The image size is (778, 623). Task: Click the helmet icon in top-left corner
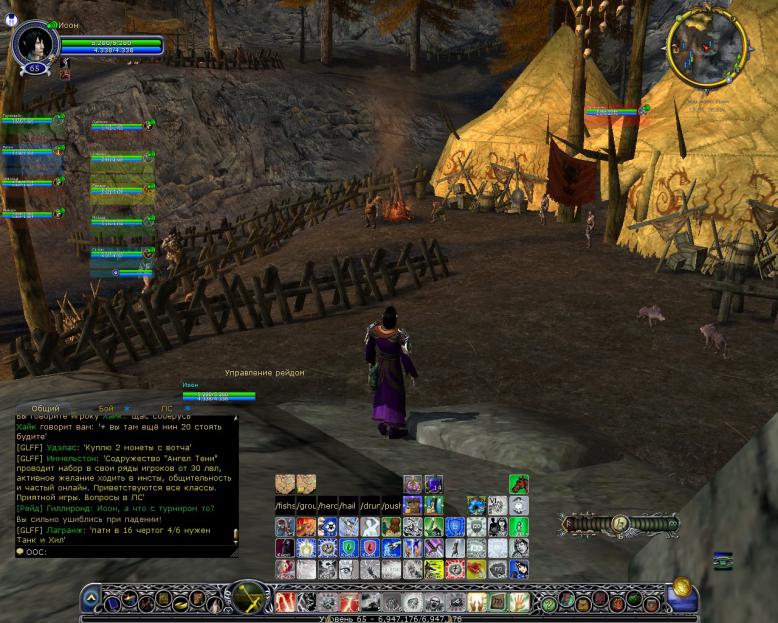(x=12, y=19)
